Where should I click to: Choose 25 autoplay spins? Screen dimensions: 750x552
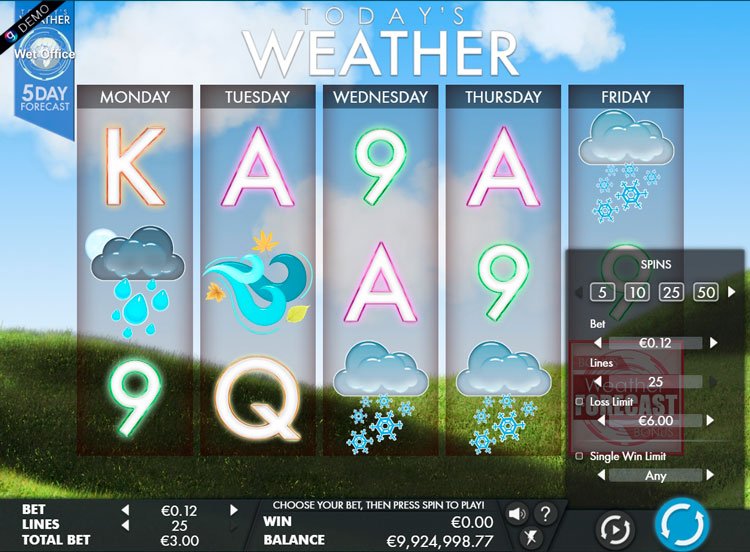672,293
